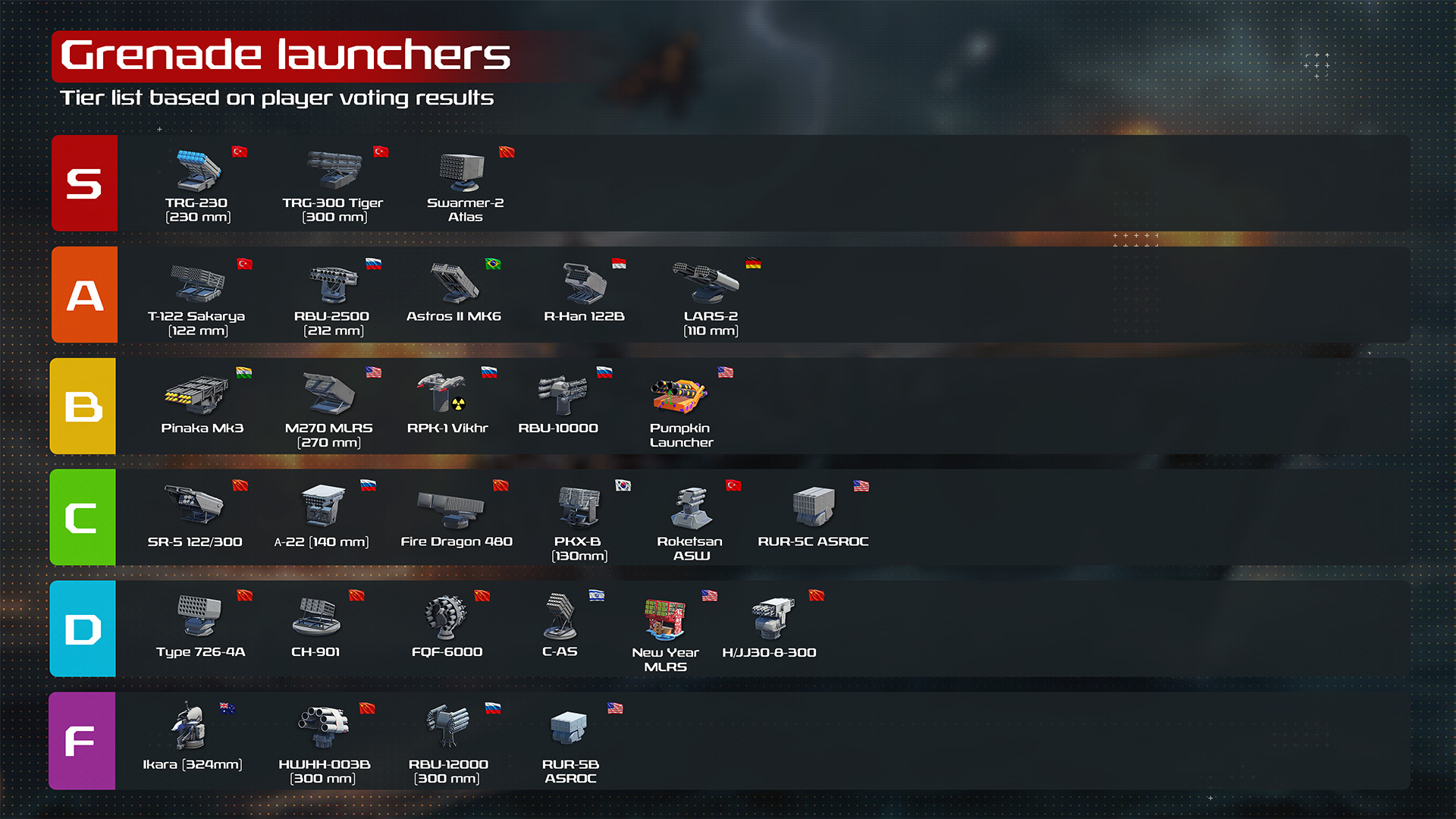1456x819 pixels.
Task: Choose the Ikara 324mm launcher
Action: pyautogui.click(x=189, y=726)
